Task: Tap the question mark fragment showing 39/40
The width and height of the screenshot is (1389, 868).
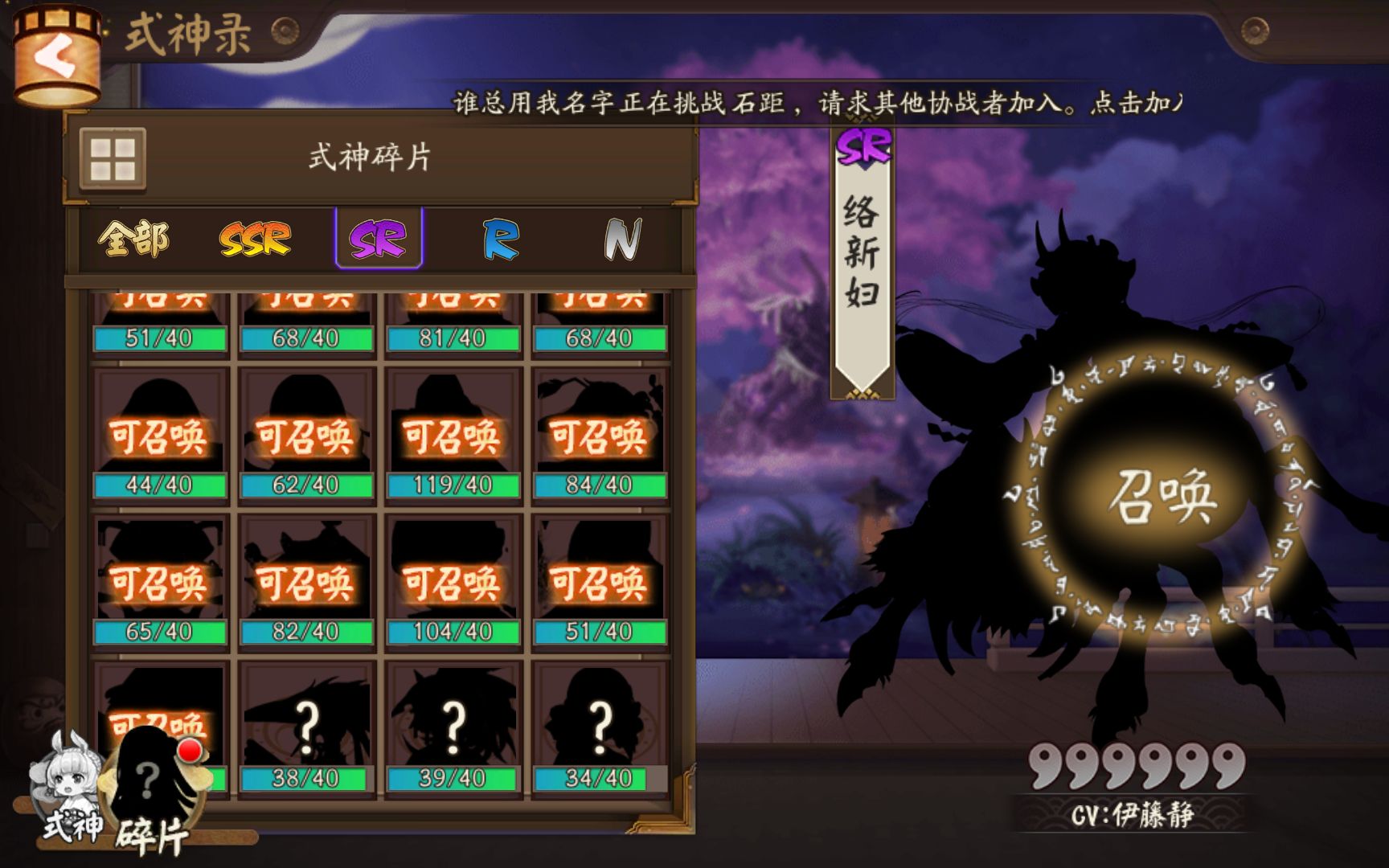Action: [453, 722]
